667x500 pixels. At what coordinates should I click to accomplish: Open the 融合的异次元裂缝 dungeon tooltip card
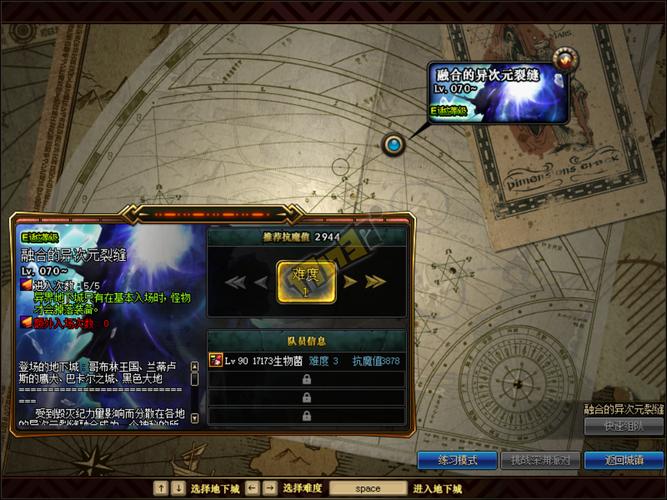[x=498, y=92]
